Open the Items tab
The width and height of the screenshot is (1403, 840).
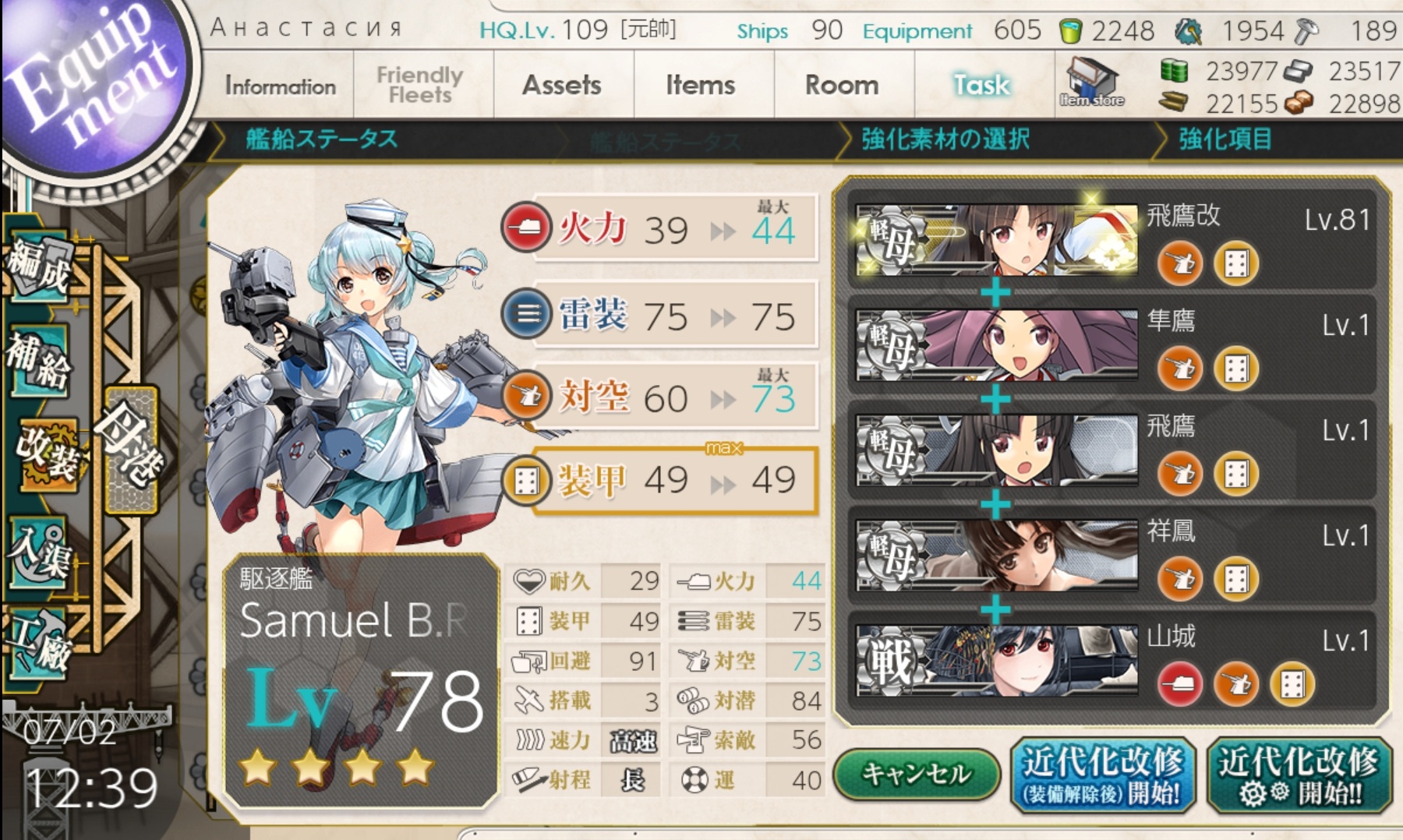[700, 86]
